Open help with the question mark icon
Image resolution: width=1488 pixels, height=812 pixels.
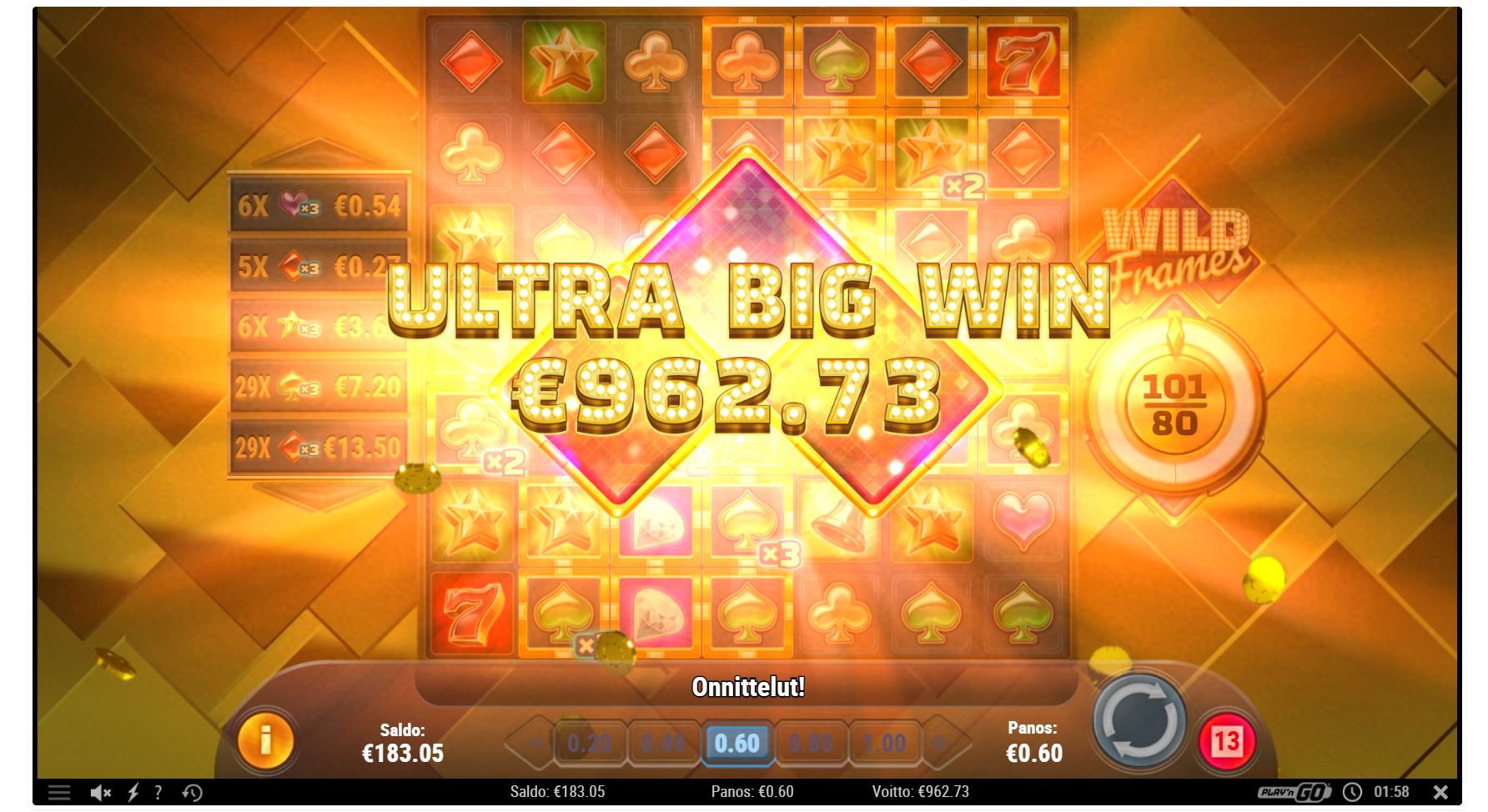click(x=157, y=790)
